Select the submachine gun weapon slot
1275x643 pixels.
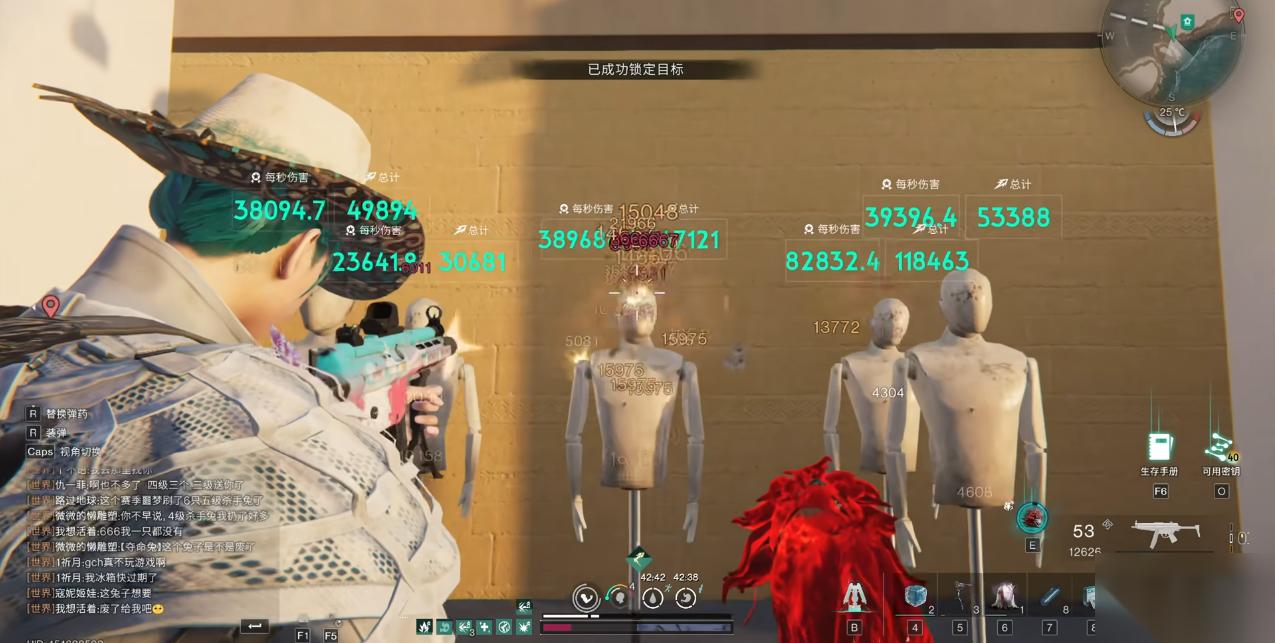[x=1166, y=532]
